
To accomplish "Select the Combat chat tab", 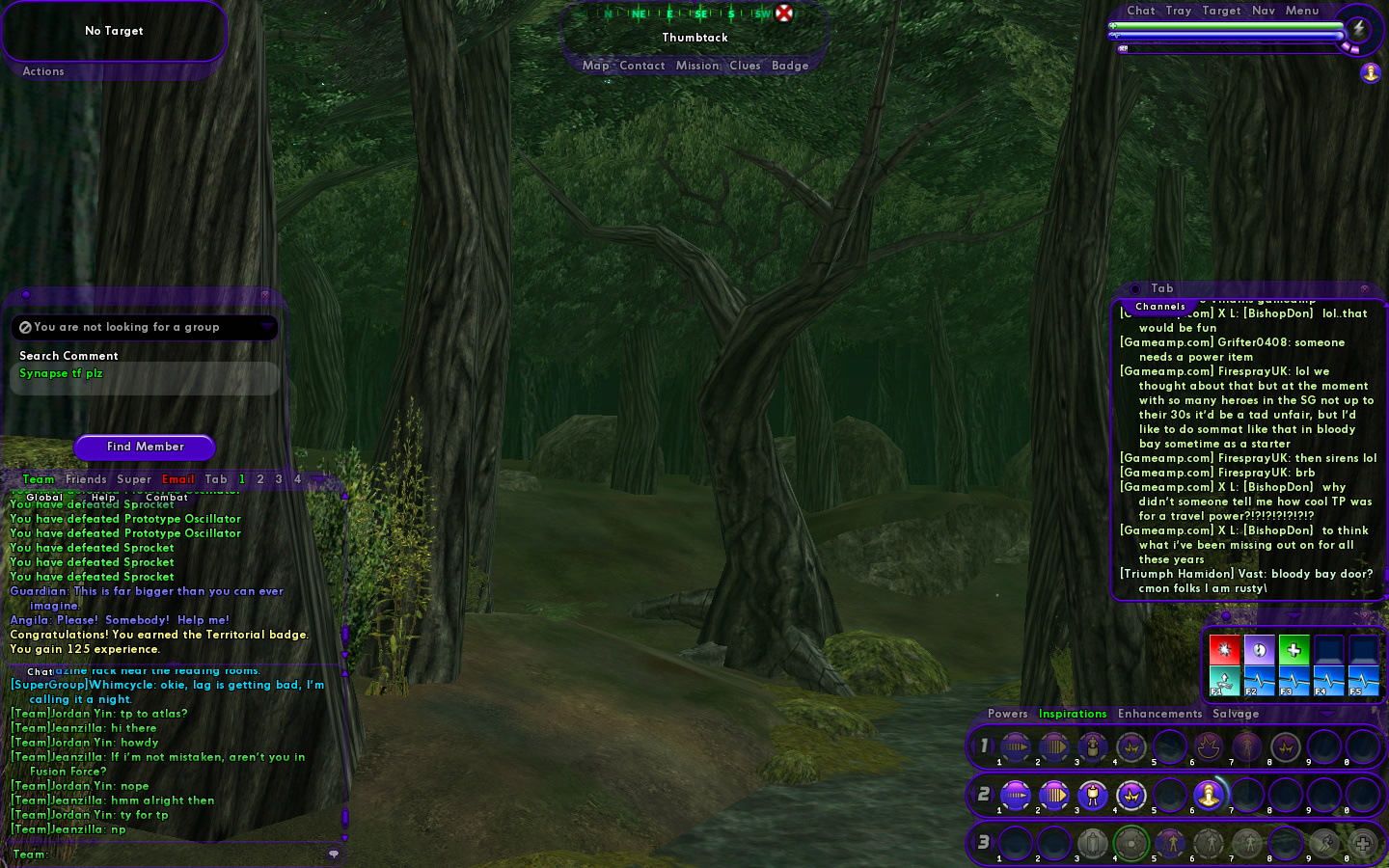I will [x=167, y=498].
